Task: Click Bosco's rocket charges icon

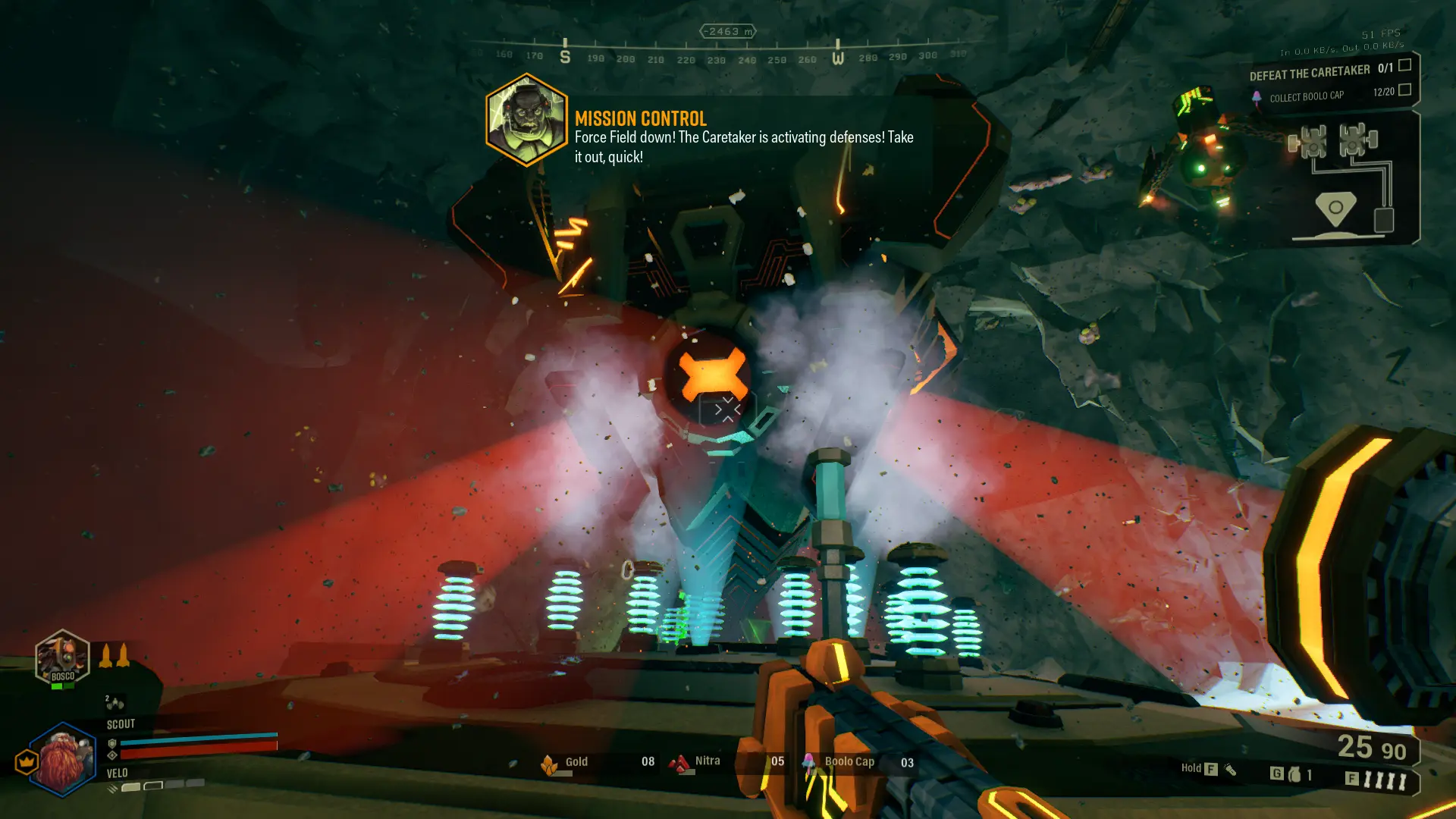Action: coord(114,655)
